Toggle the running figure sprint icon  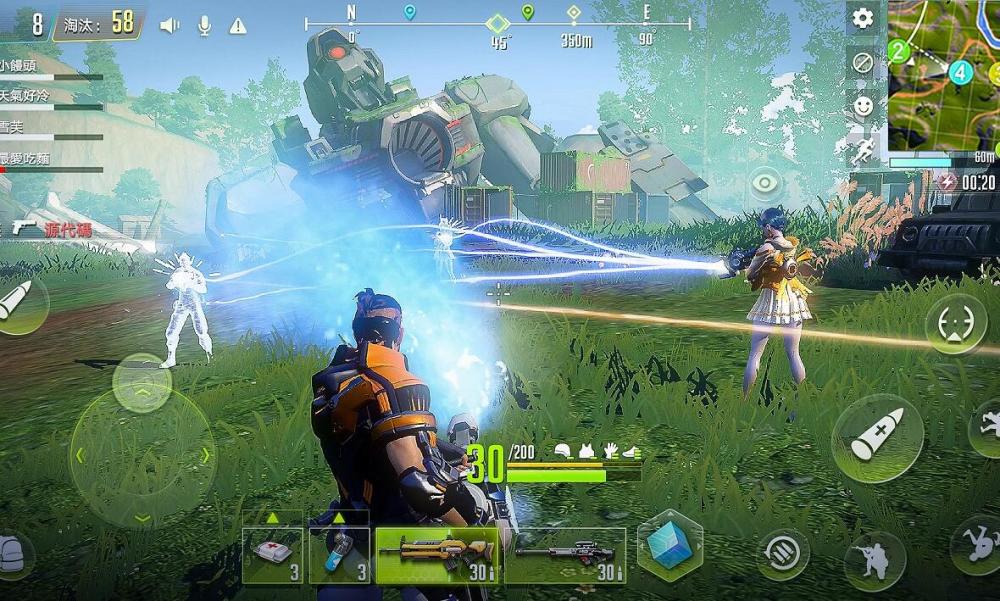pos(863,151)
